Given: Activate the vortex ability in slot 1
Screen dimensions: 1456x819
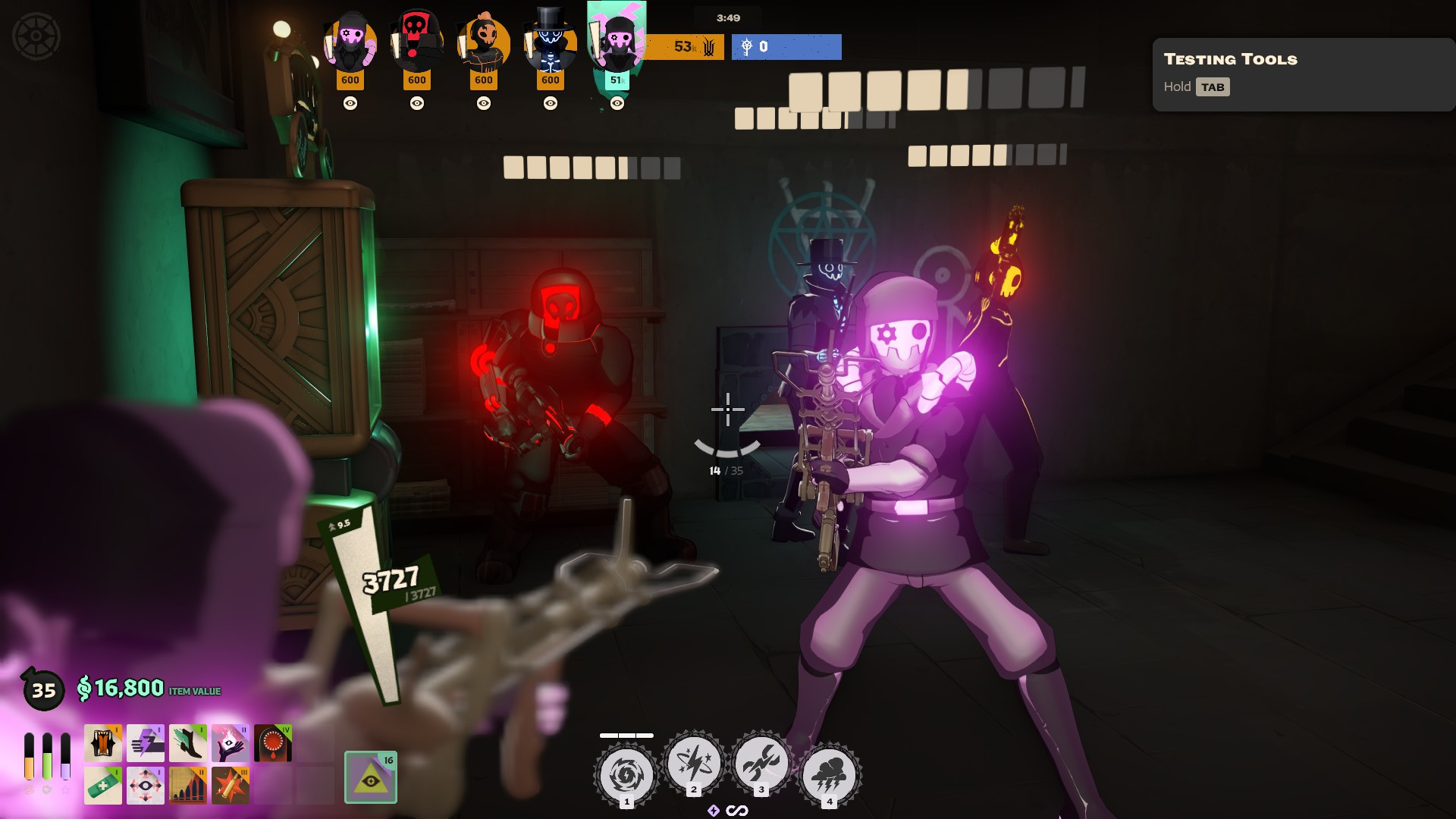Looking at the screenshot, I should pos(626,775).
